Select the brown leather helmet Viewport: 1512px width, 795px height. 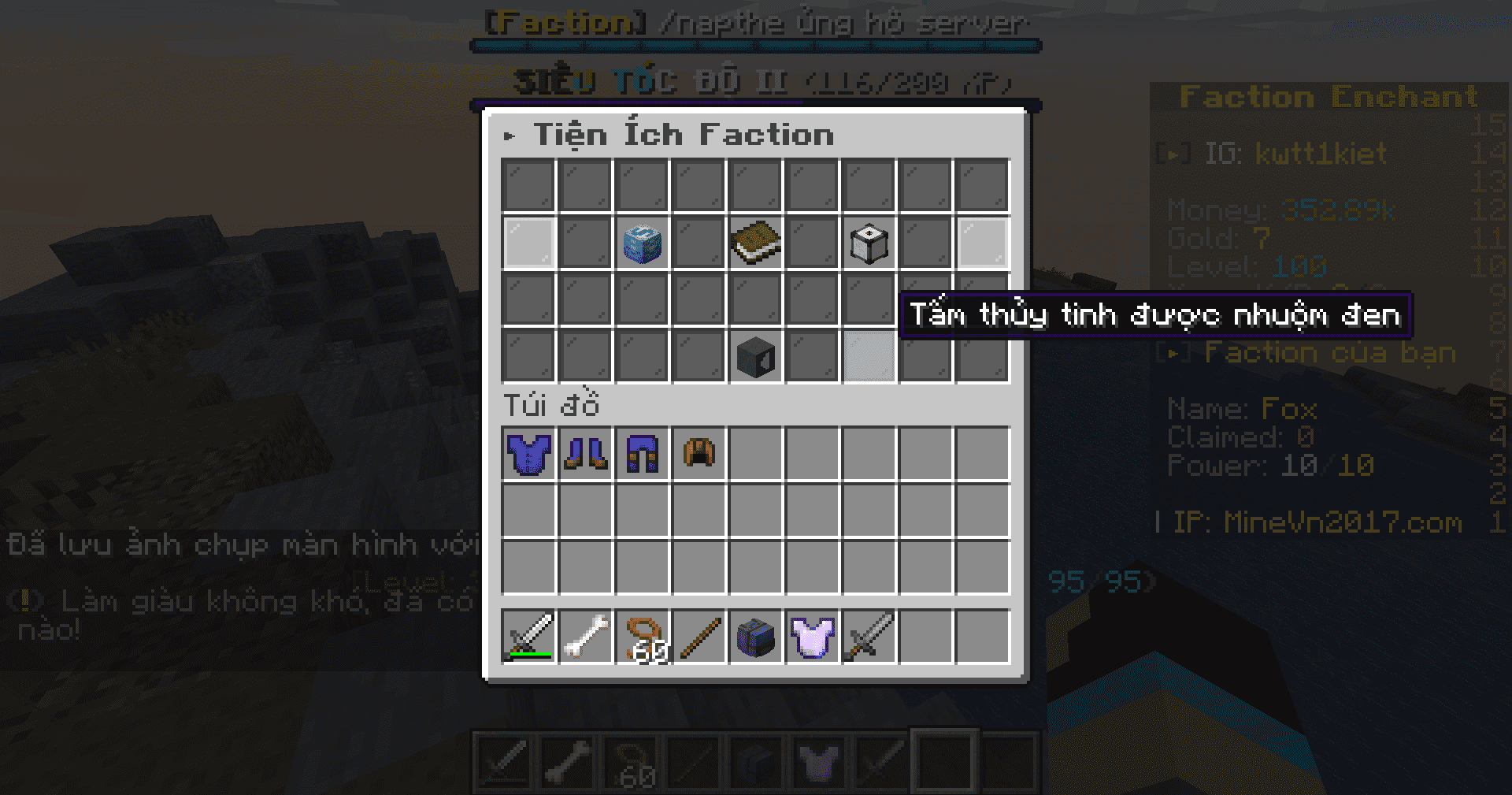tap(699, 455)
